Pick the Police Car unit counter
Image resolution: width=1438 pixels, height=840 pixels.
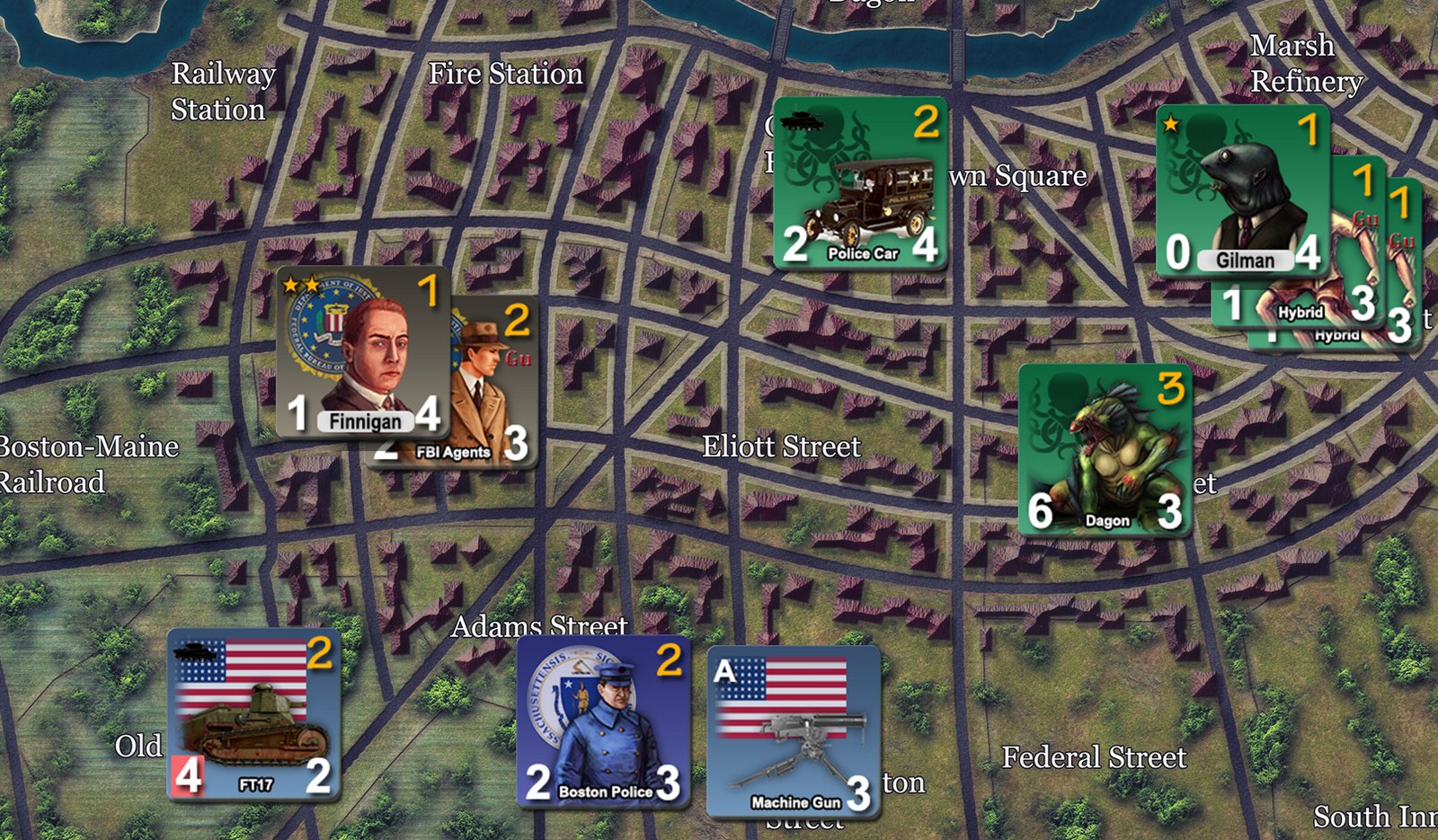(x=860, y=184)
